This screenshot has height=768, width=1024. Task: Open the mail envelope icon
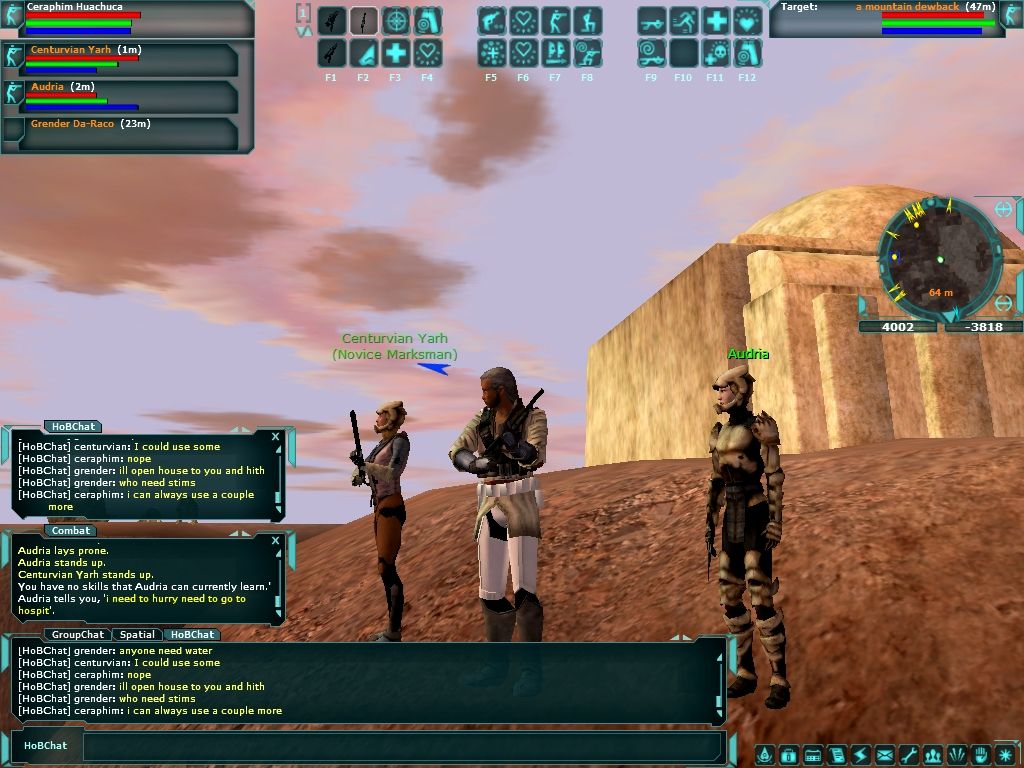coord(885,755)
